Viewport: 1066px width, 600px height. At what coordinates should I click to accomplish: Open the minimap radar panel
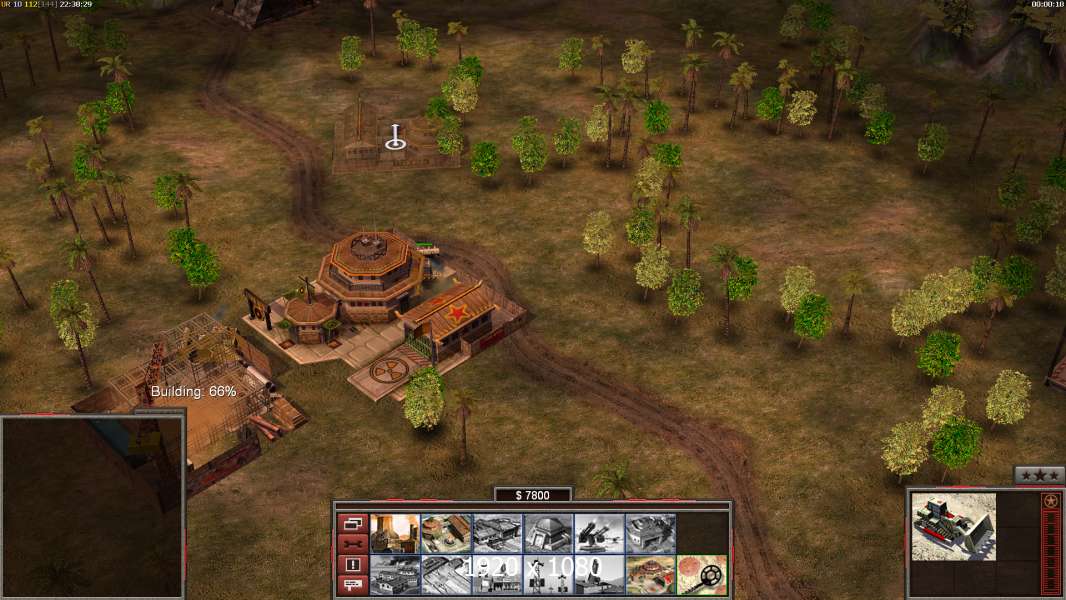[x=92, y=506]
